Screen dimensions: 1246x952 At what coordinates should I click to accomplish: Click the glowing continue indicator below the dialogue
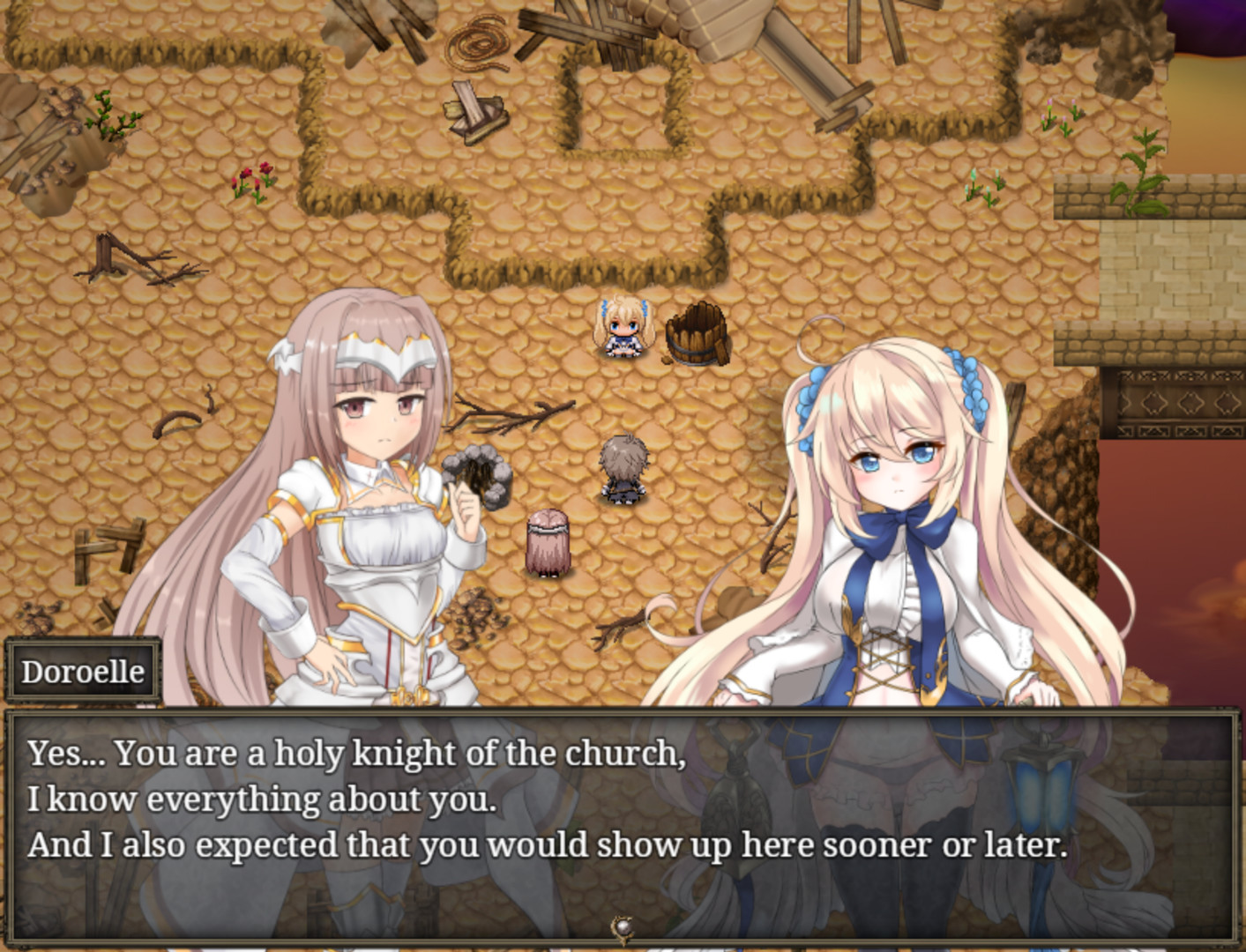pyautogui.click(x=622, y=926)
